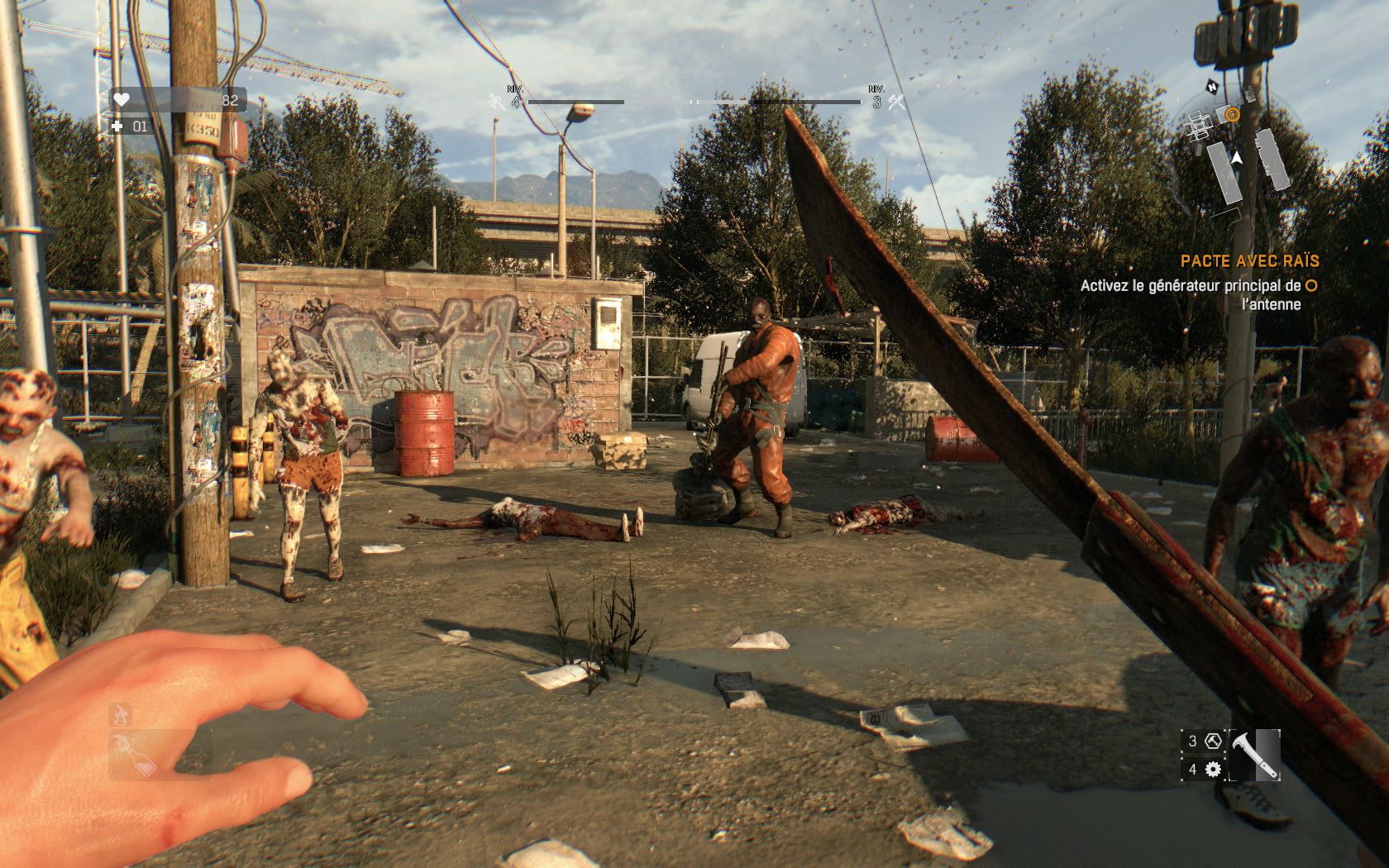Select the white player arrow on minimap
This screenshot has height=868, width=1389.
(1237, 156)
